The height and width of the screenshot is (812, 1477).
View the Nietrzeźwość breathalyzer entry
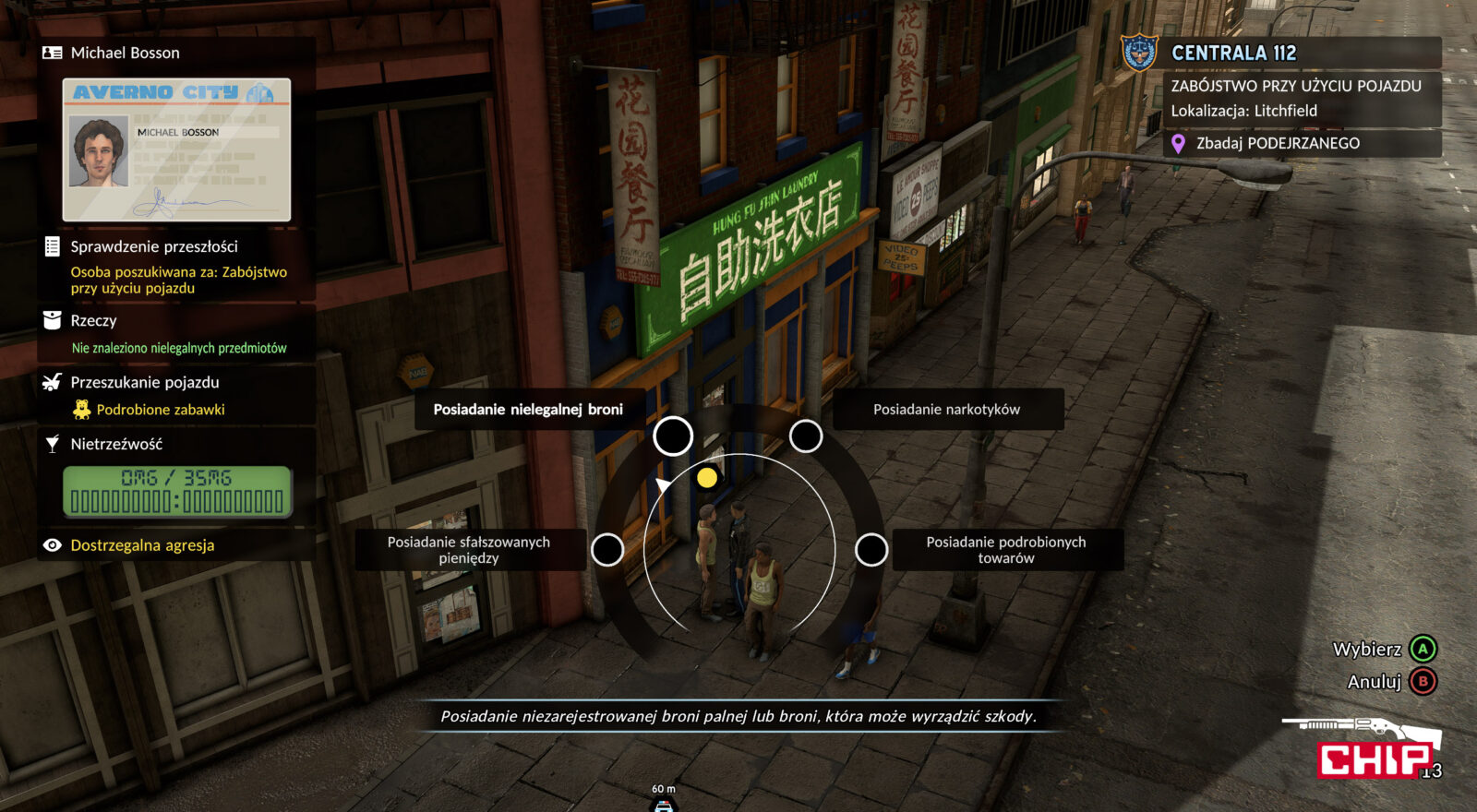pyautogui.click(x=116, y=444)
